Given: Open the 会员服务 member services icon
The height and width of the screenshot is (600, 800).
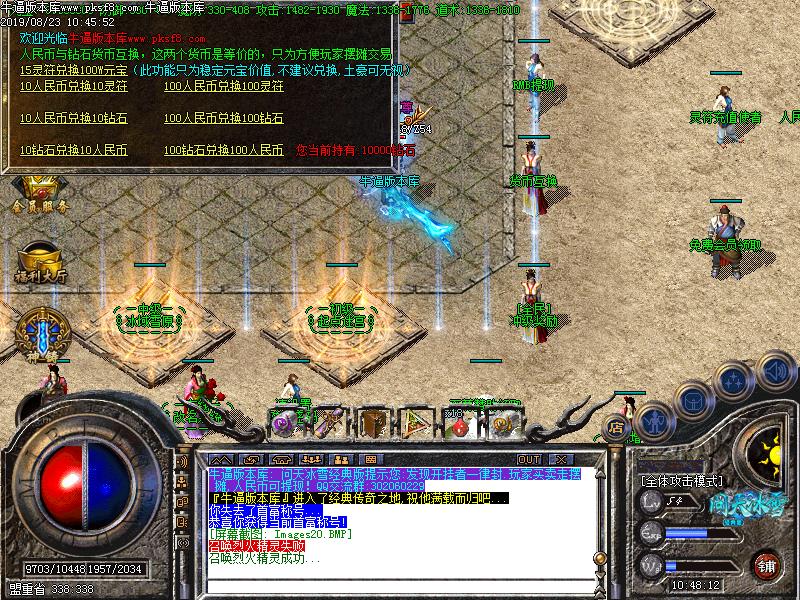Looking at the screenshot, I should [40, 193].
